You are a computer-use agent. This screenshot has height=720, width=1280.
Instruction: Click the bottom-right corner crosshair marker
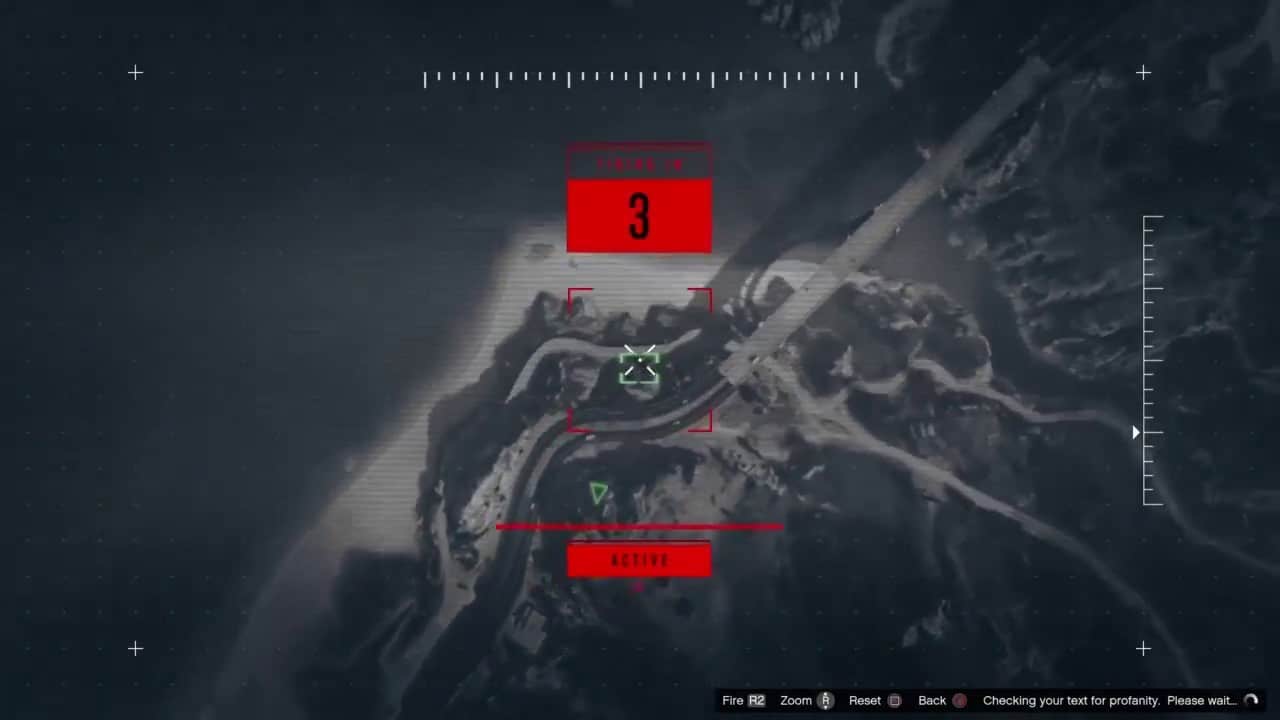1143,649
